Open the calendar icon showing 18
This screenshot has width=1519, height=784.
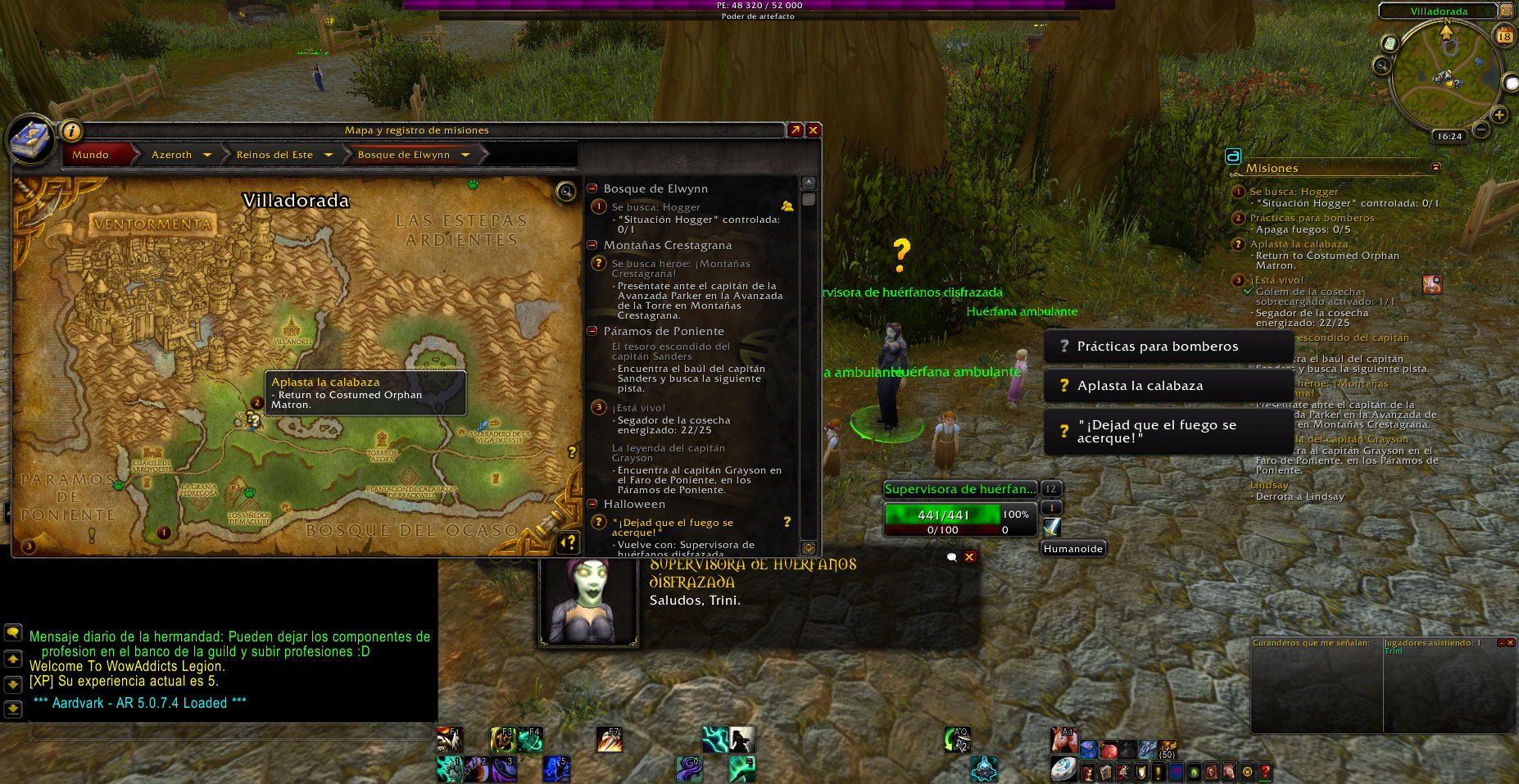tap(1504, 36)
